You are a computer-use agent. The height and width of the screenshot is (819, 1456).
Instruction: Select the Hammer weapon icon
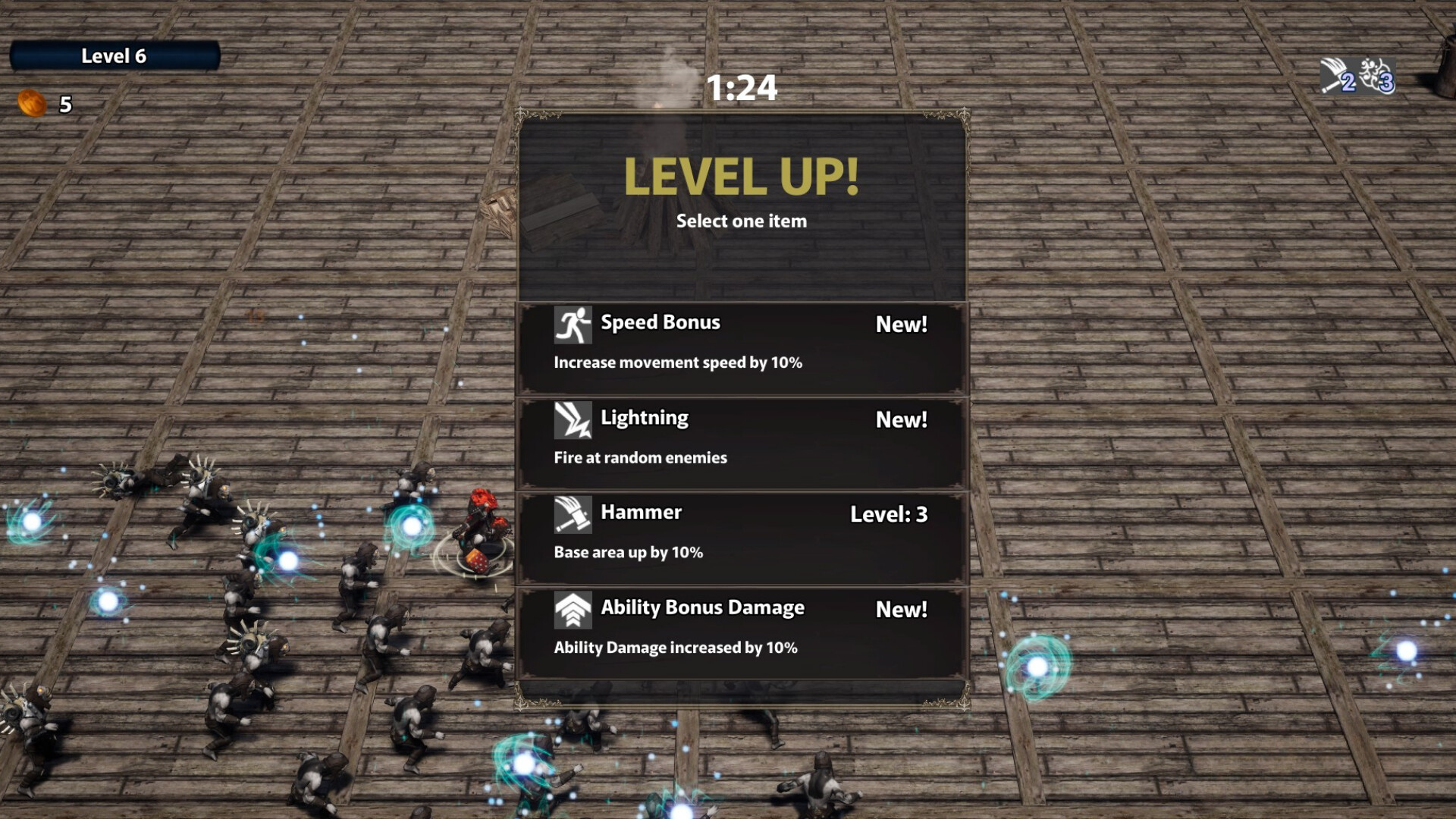(574, 513)
